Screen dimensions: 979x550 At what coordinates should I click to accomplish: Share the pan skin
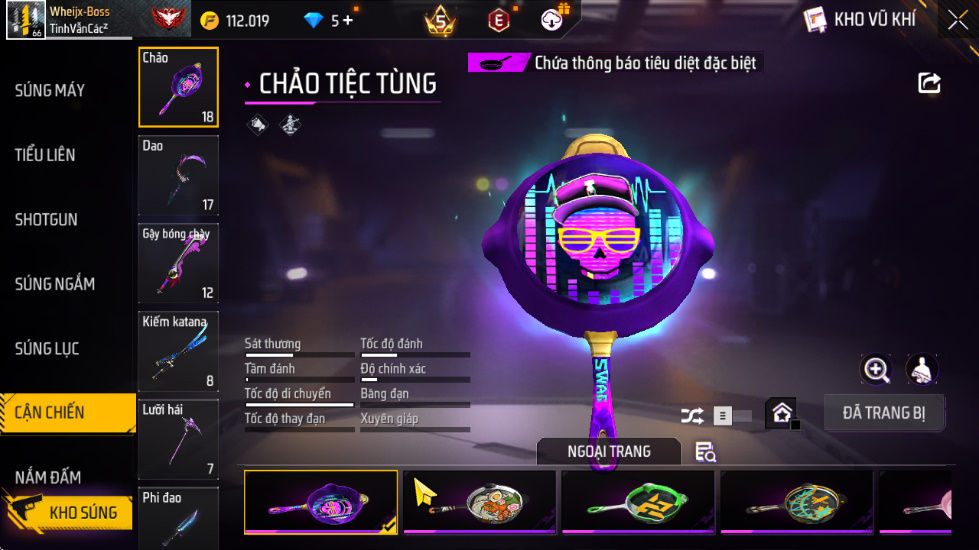930,83
